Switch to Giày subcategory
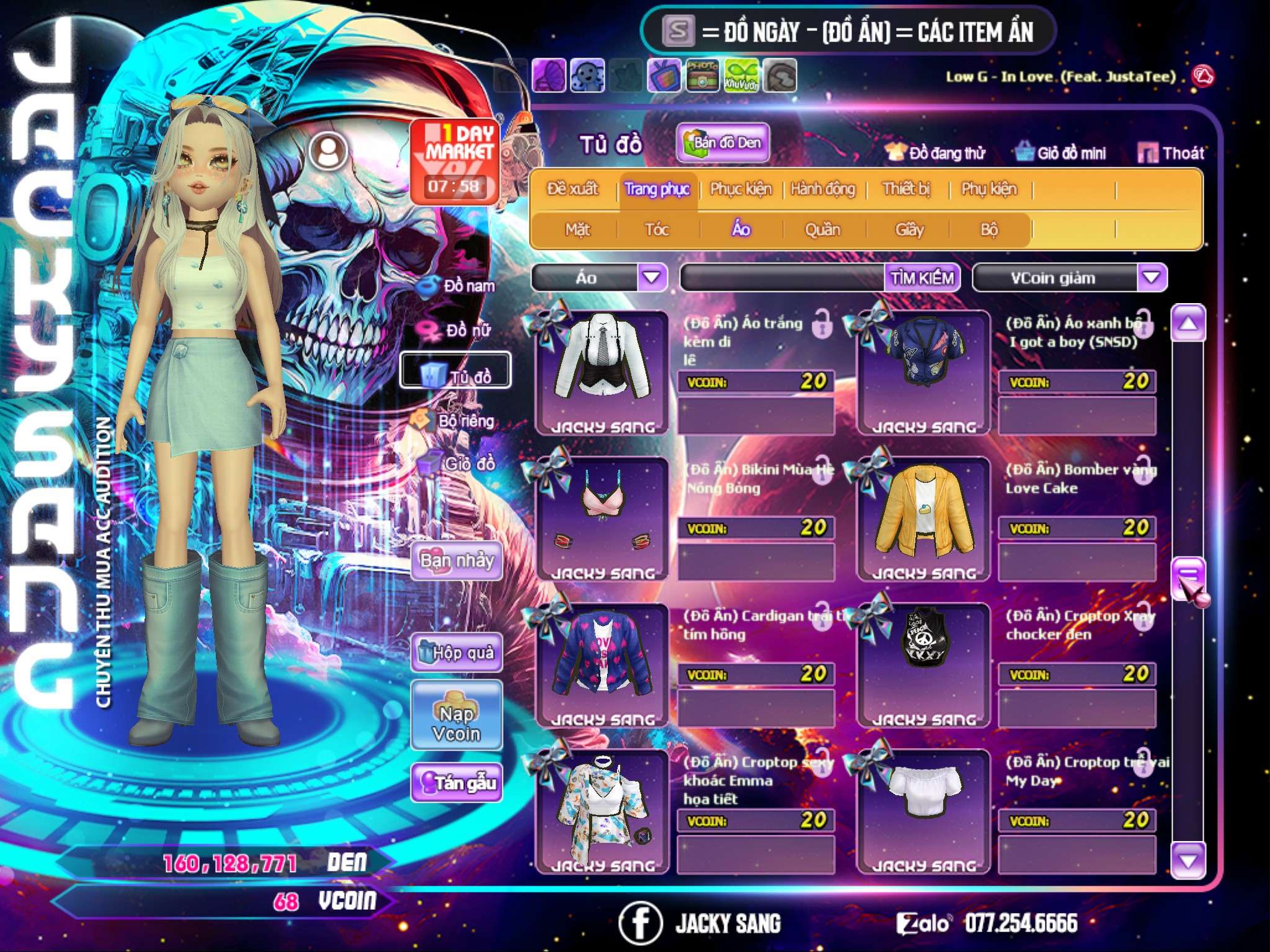 click(909, 230)
